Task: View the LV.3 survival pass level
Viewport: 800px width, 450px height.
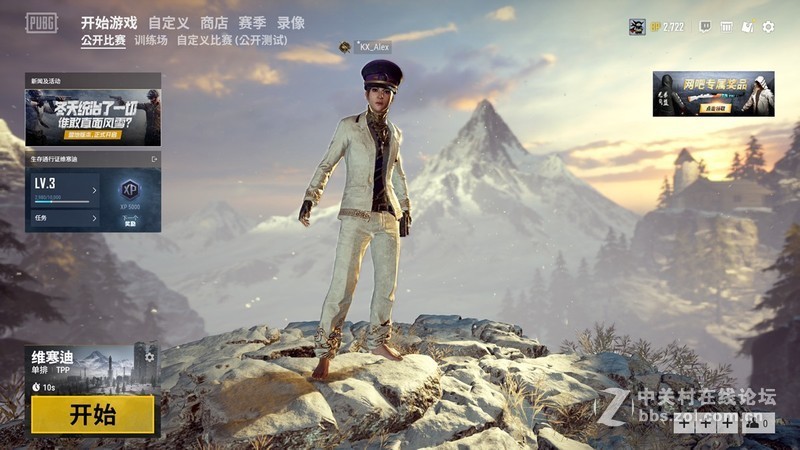Action: (x=64, y=187)
